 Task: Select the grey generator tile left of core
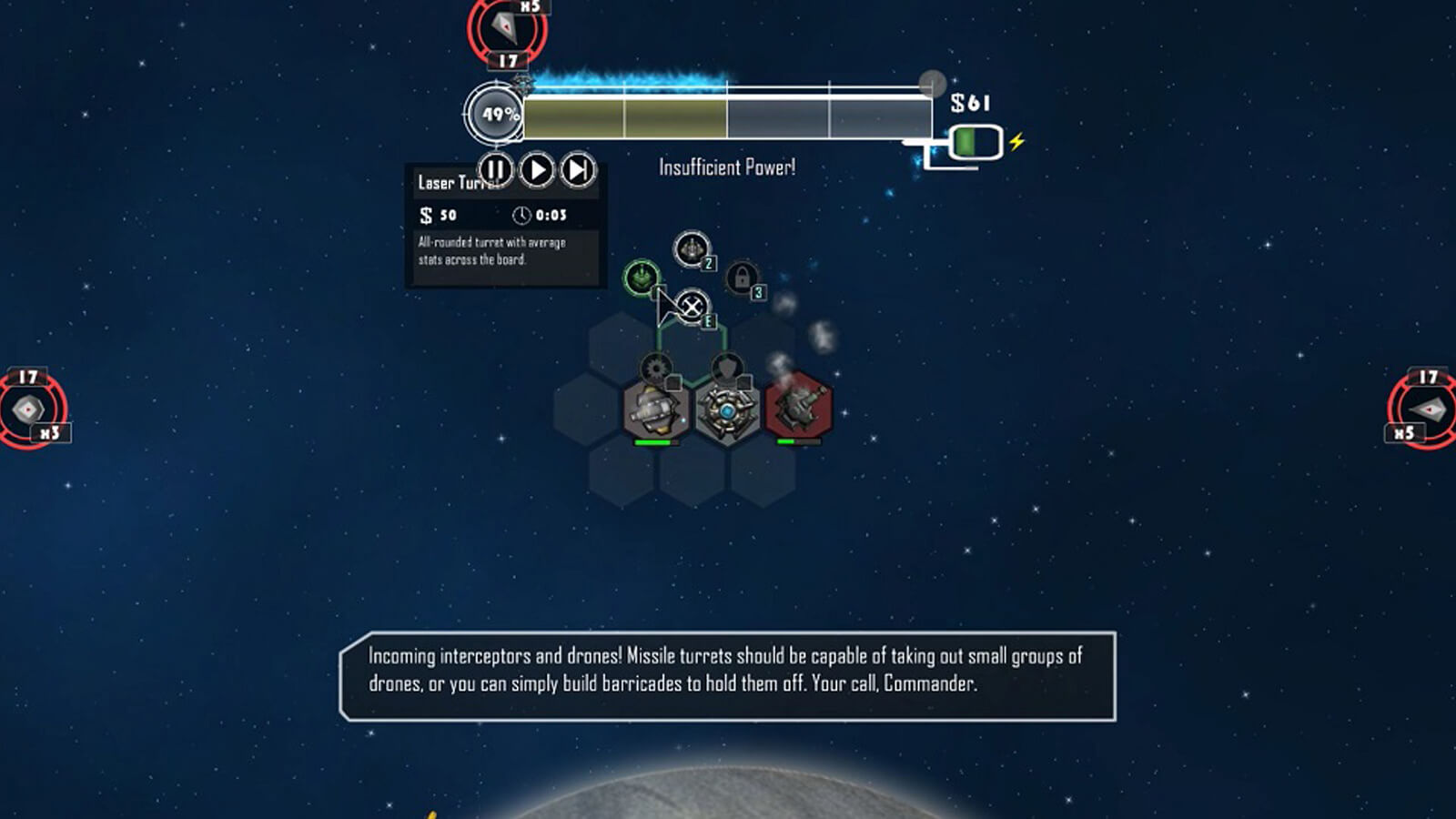coord(655,410)
